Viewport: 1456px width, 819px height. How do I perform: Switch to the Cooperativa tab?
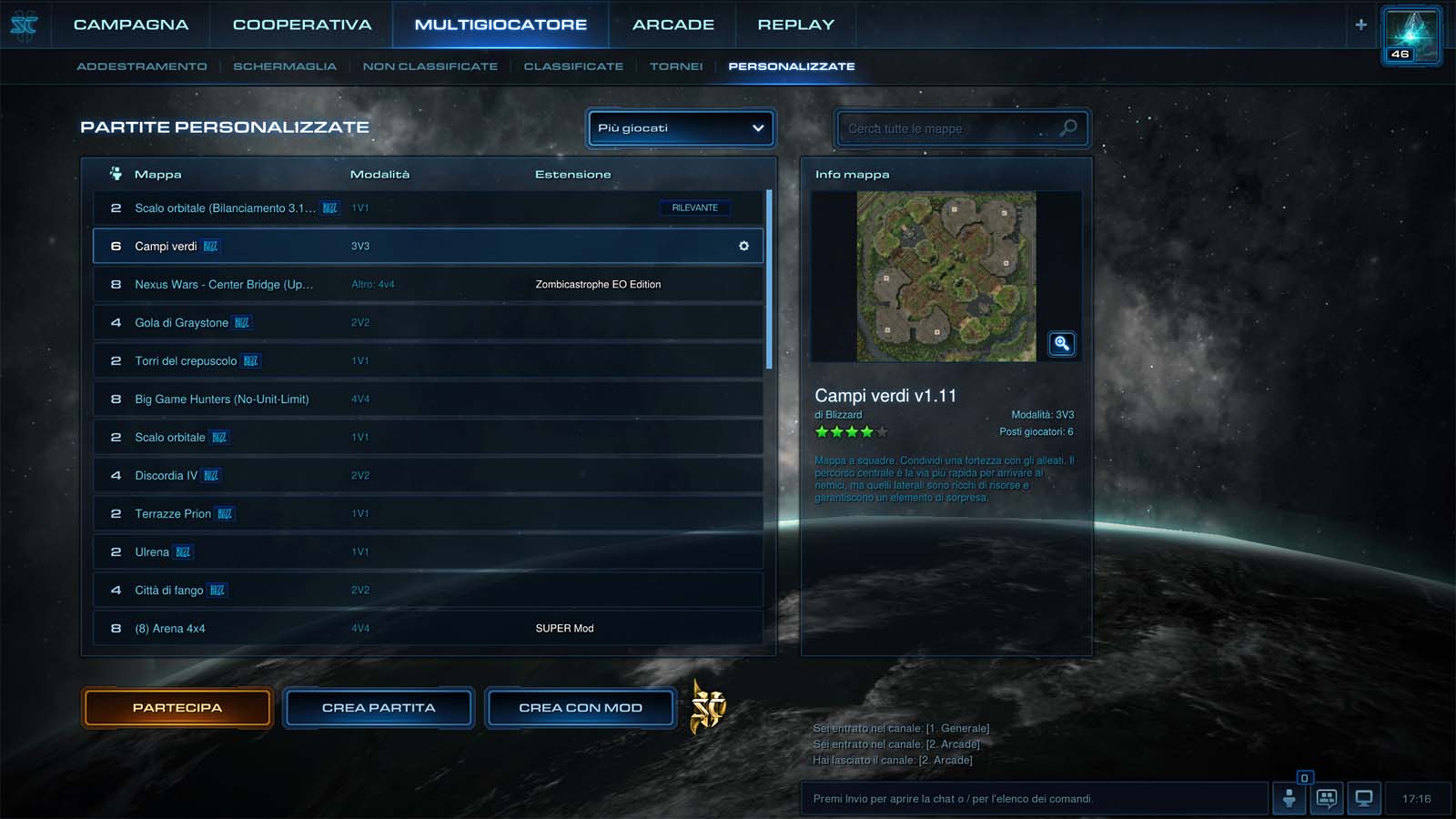point(302,25)
